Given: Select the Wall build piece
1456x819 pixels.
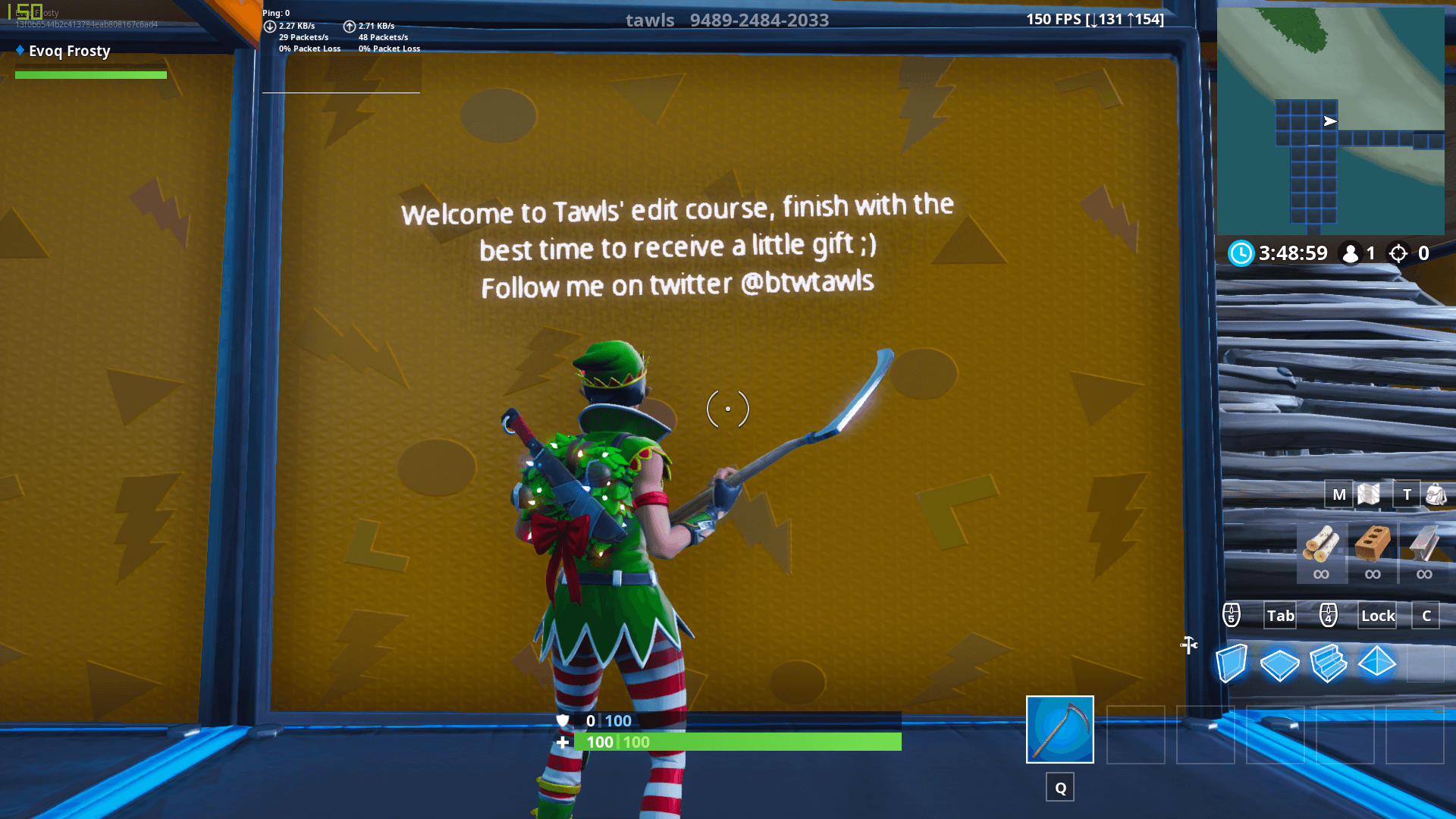Looking at the screenshot, I should coord(1231,664).
